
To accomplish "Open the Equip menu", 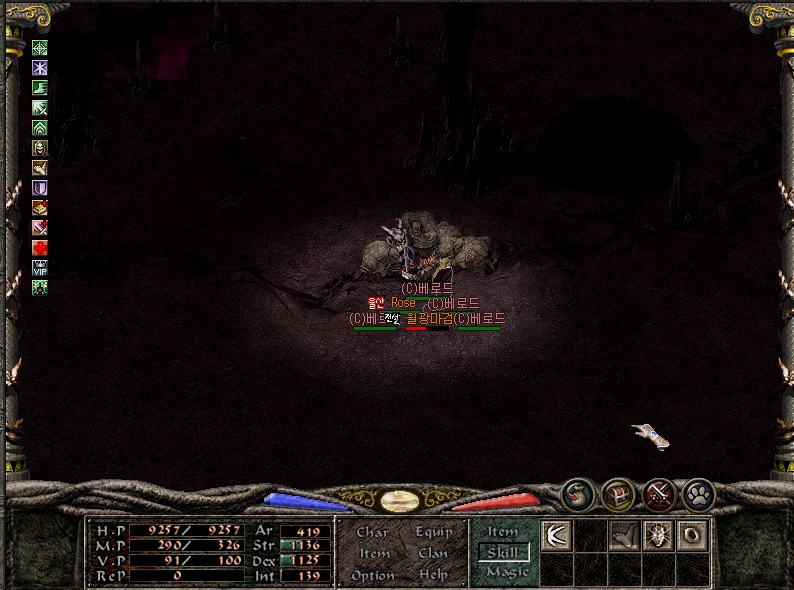I will click(x=434, y=532).
